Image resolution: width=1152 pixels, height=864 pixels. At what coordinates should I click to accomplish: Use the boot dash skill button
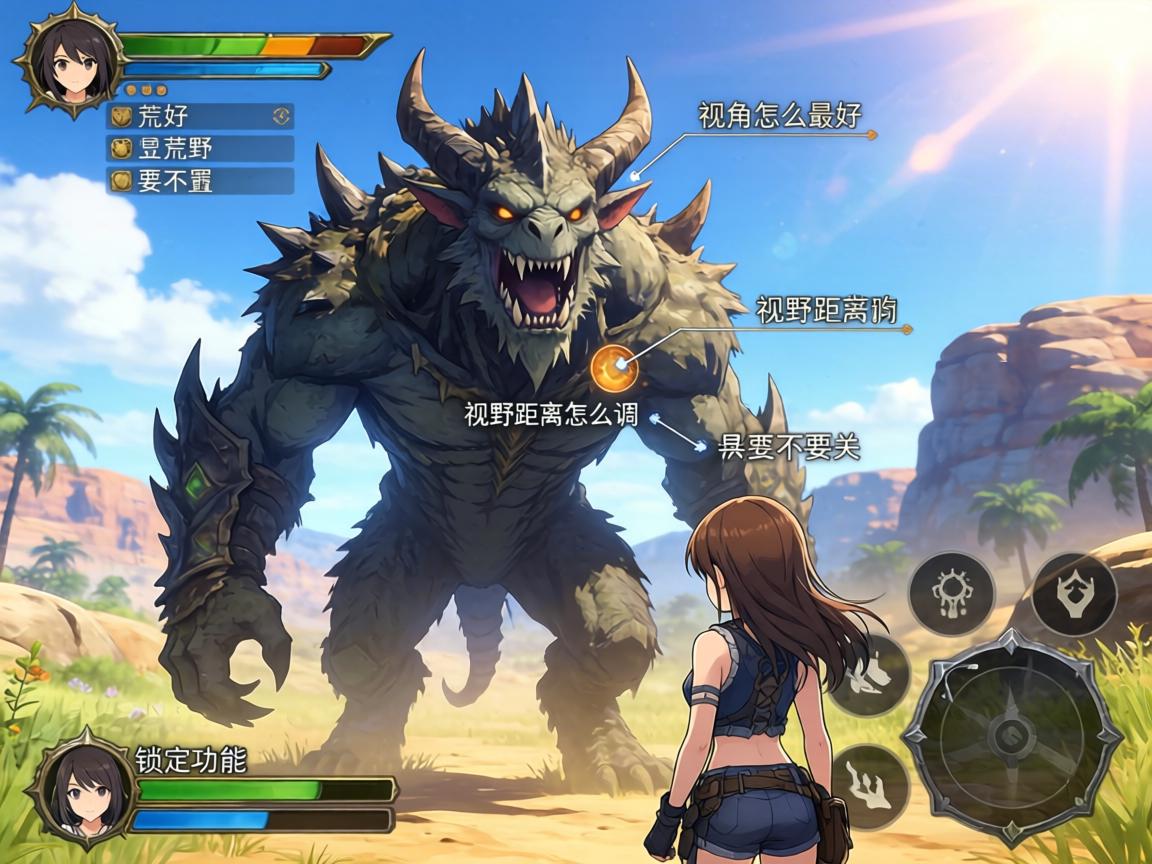point(869,673)
